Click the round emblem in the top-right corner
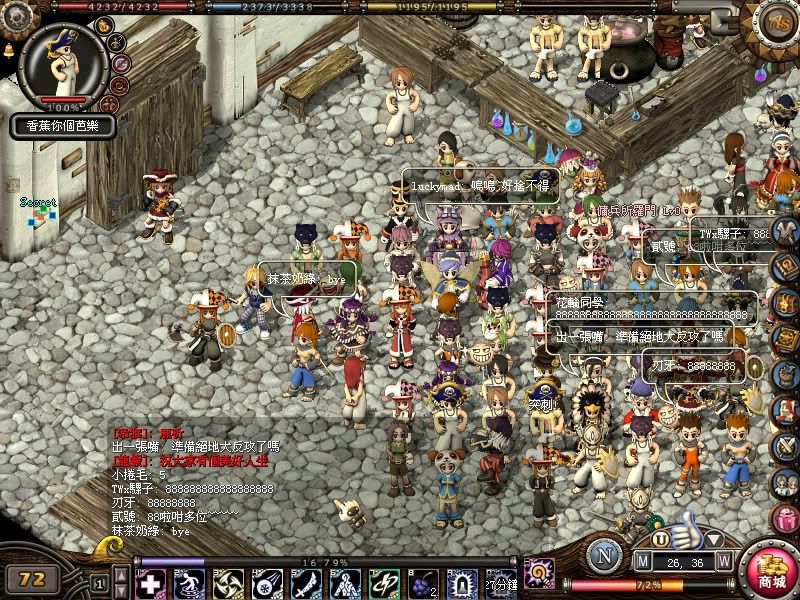 click(x=777, y=22)
